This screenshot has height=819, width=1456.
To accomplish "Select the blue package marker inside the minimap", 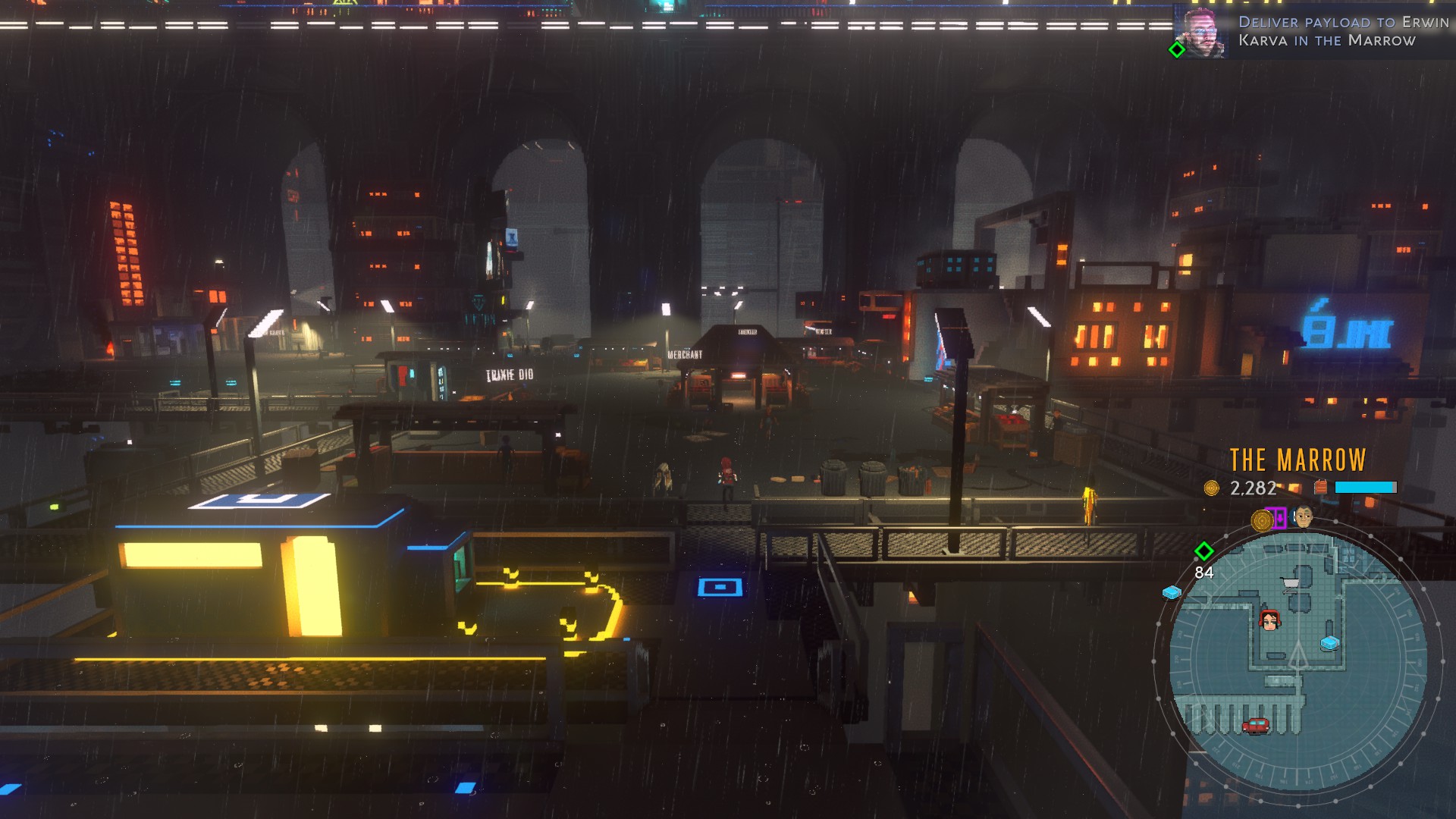I will pos(1330,643).
